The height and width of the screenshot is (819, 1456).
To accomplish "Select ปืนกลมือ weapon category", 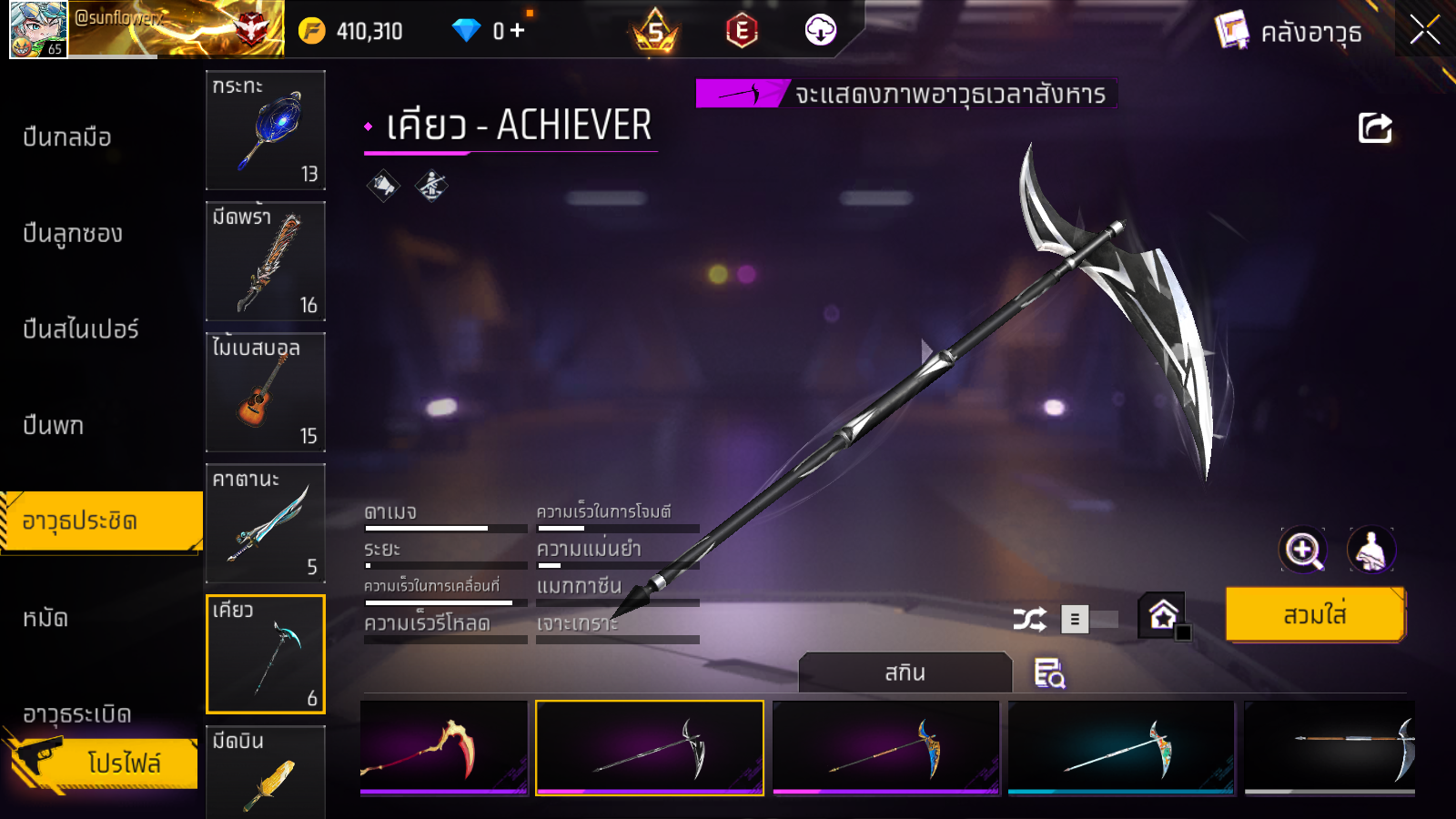I will (x=67, y=137).
